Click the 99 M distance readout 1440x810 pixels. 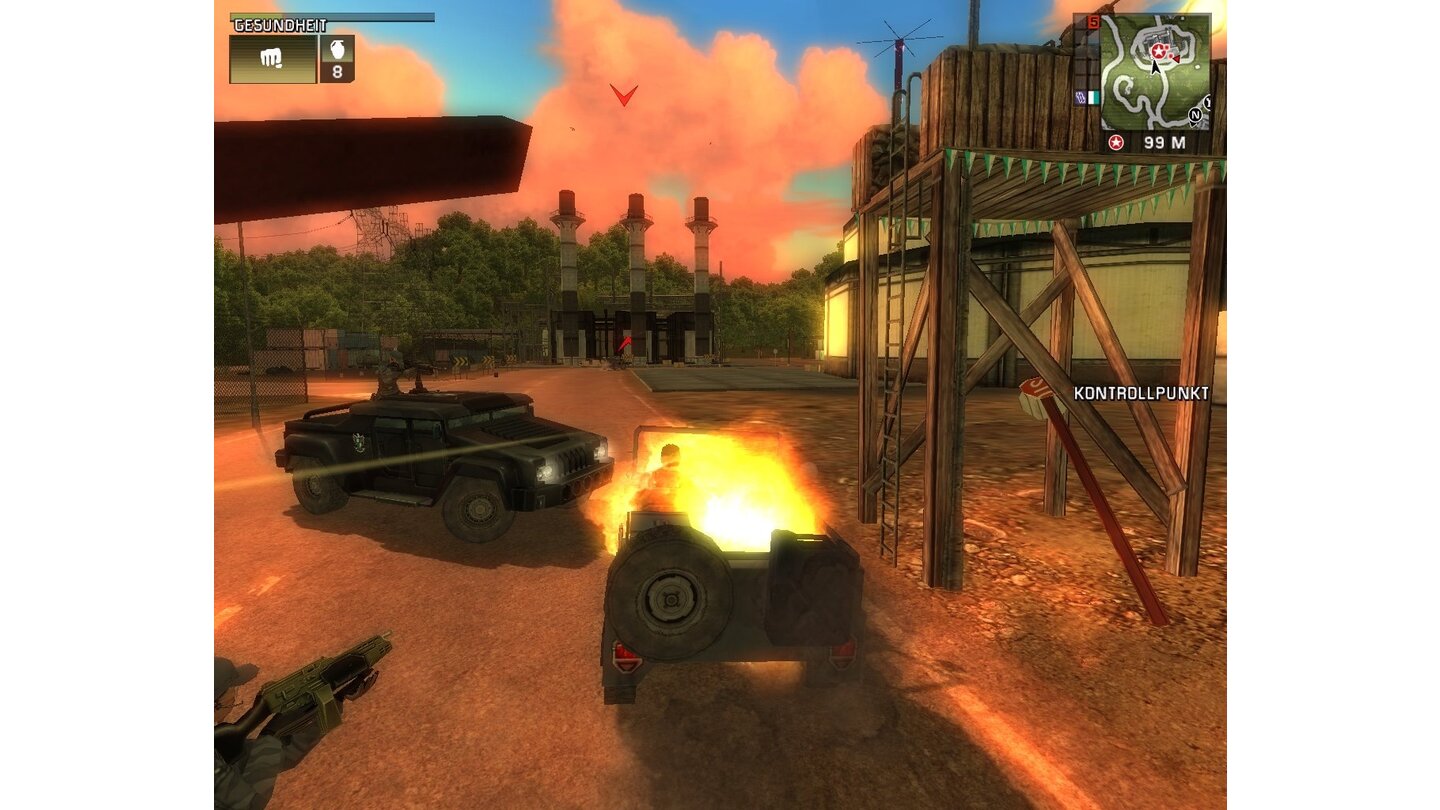pos(1164,141)
